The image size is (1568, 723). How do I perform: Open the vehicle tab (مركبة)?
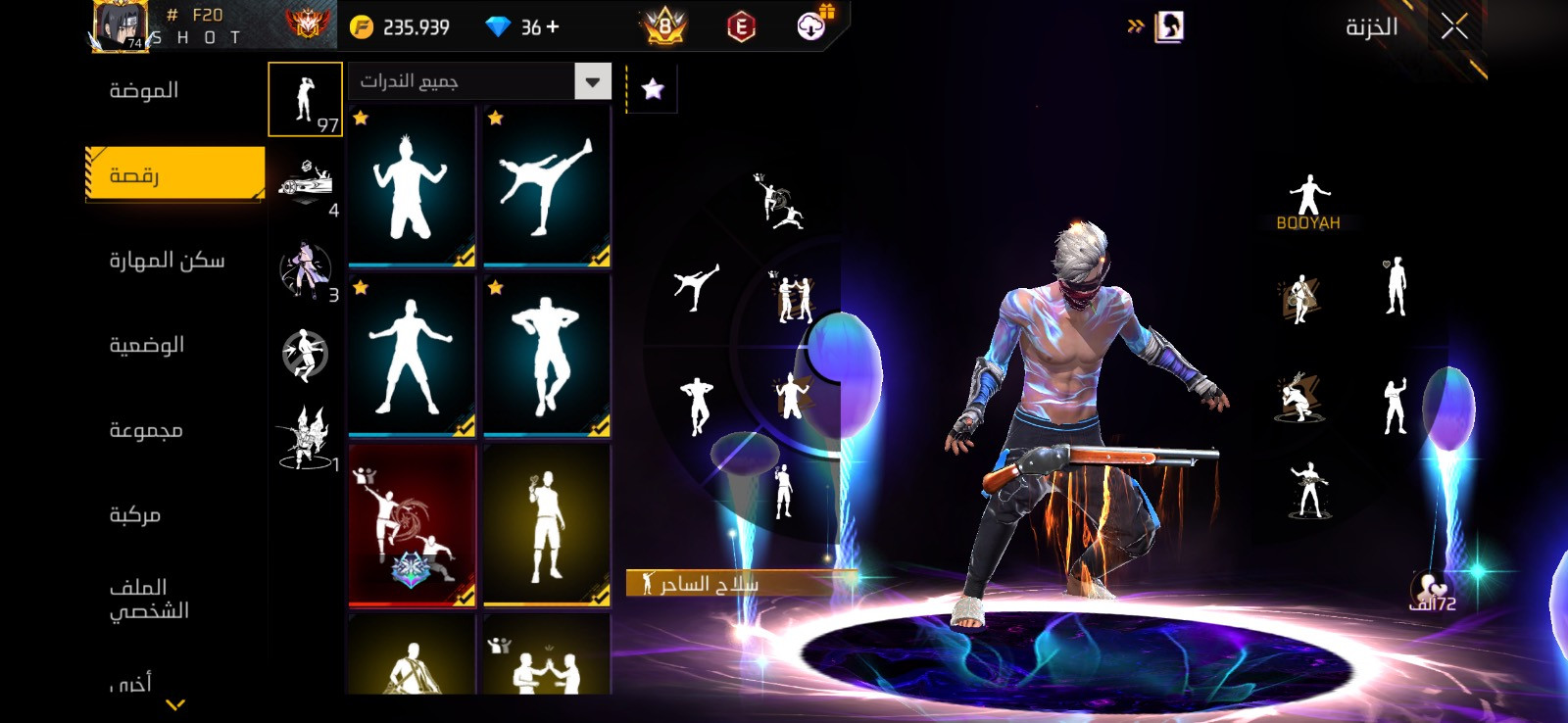134,514
